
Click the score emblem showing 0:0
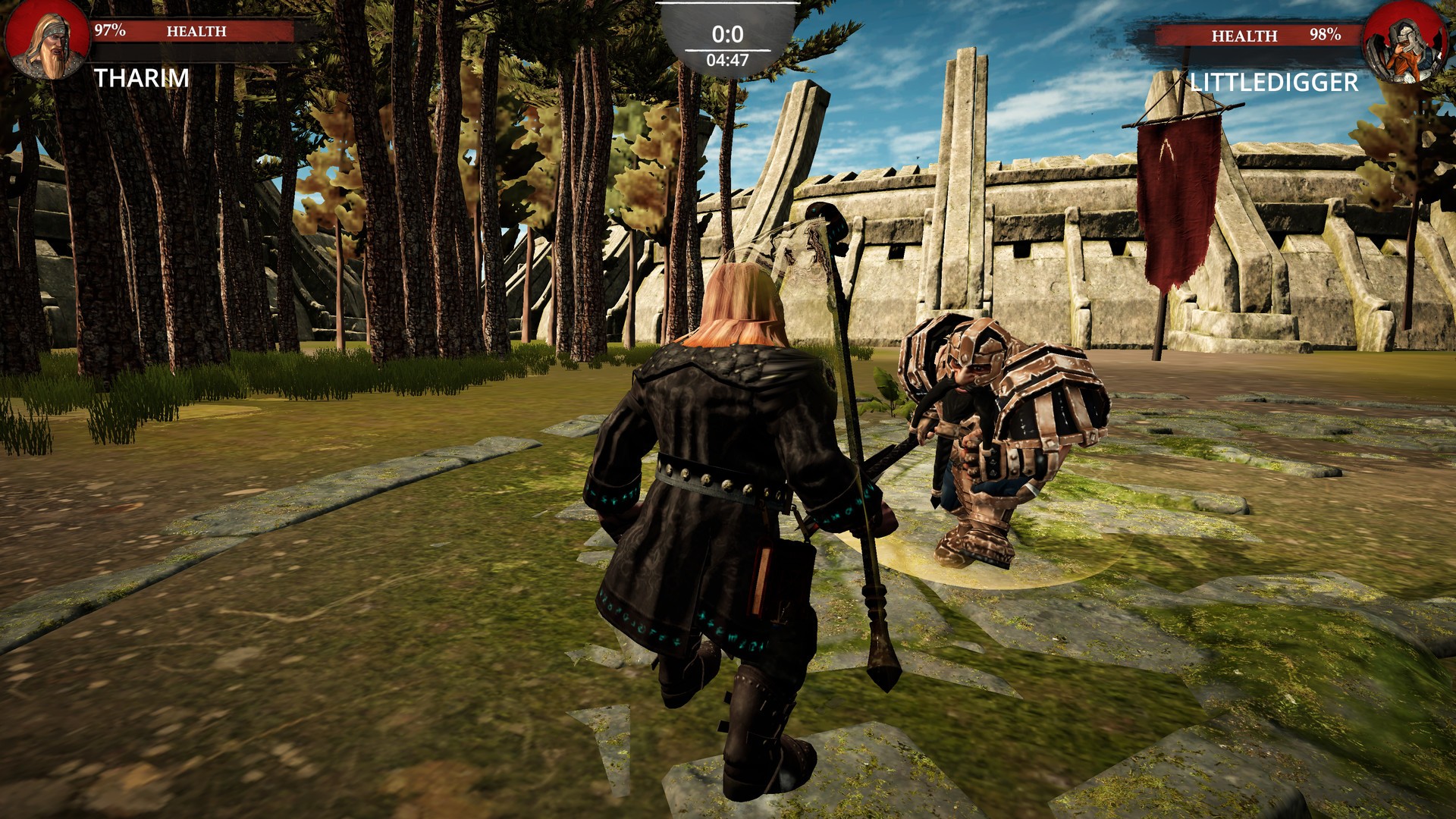point(726,33)
